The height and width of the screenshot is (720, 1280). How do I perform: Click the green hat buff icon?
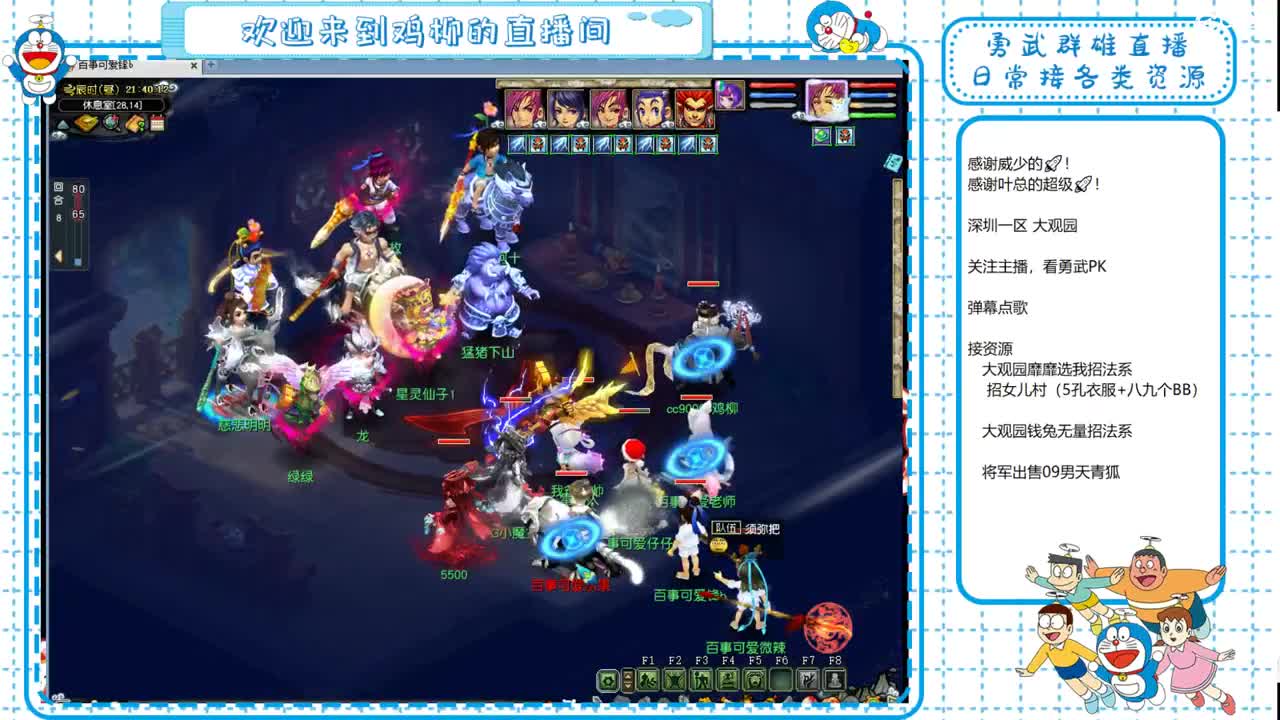click(x=821, y=136)
